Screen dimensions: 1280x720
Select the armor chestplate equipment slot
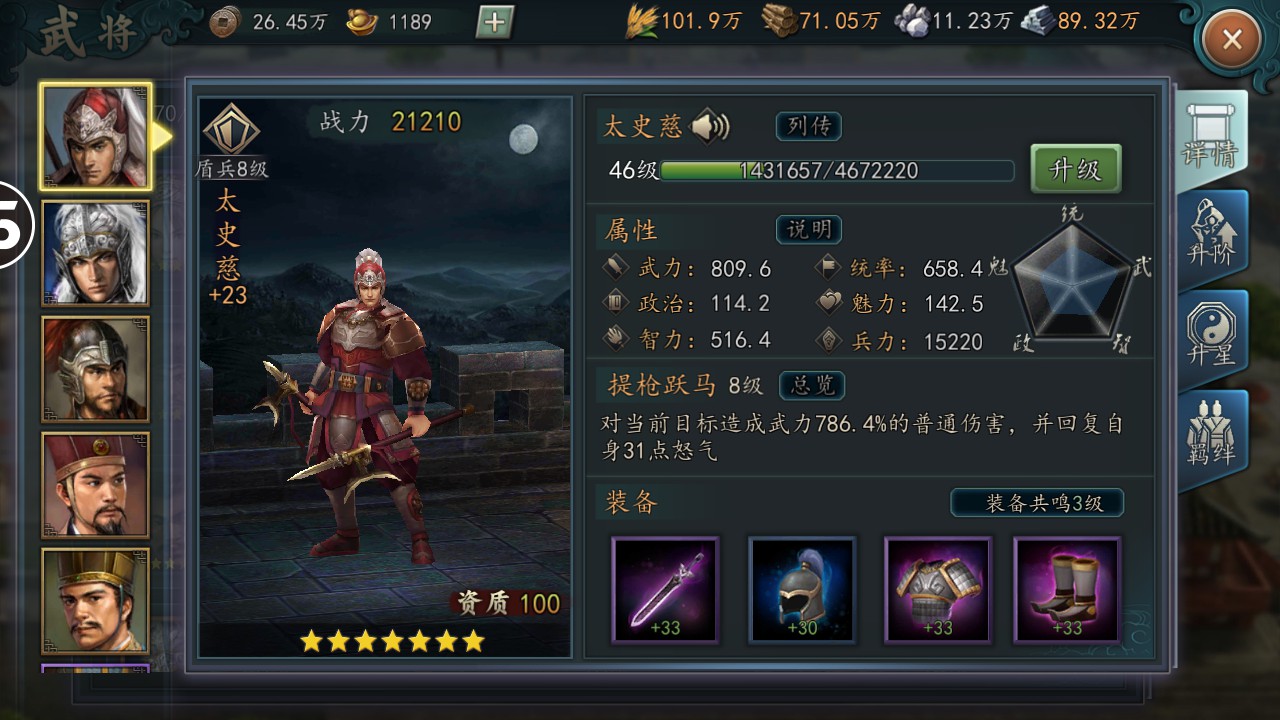pos(937,590)
